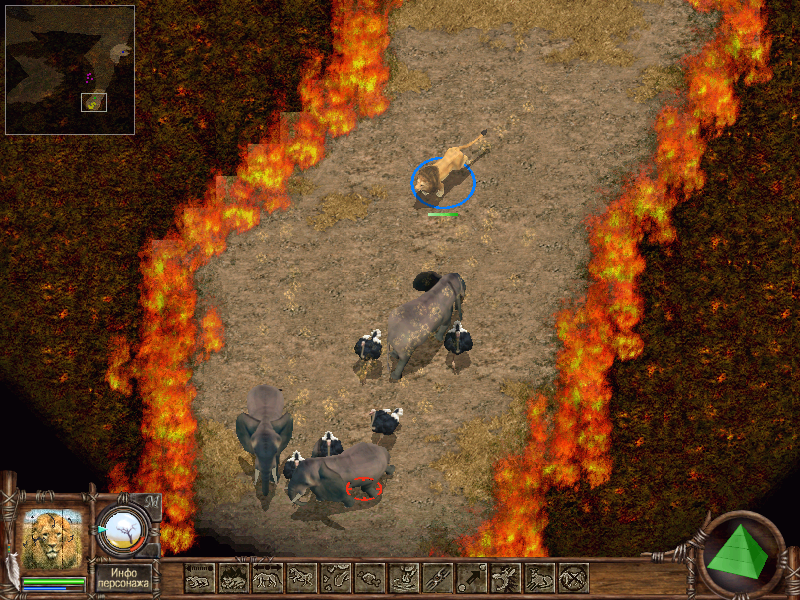800x600 pixels.
Task: Switch to the running lion icon
Action: coord(302,578)
